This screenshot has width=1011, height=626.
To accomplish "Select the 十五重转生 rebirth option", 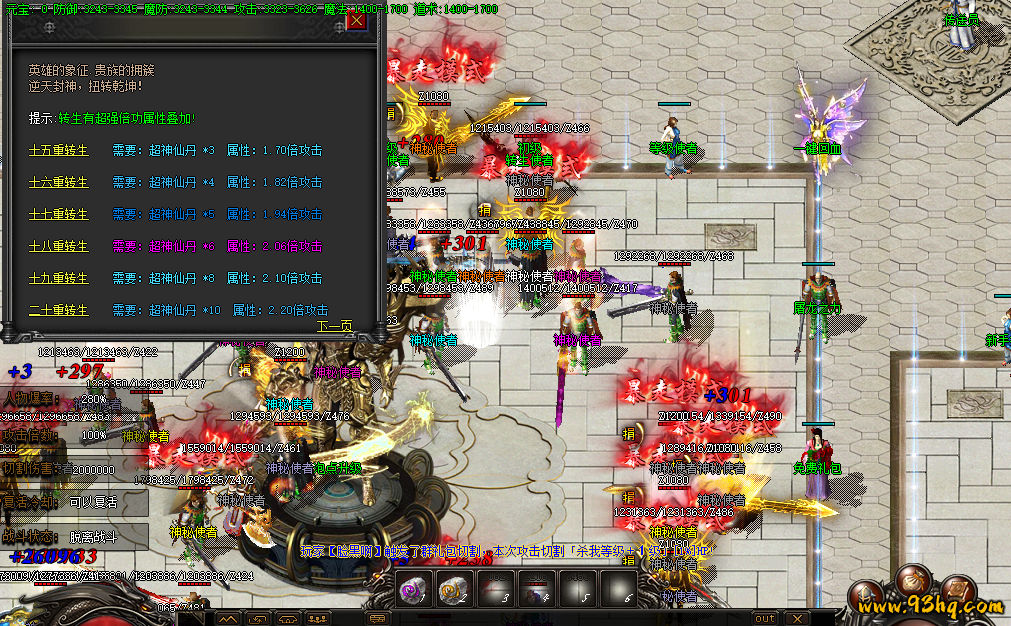I will (59, 151).
